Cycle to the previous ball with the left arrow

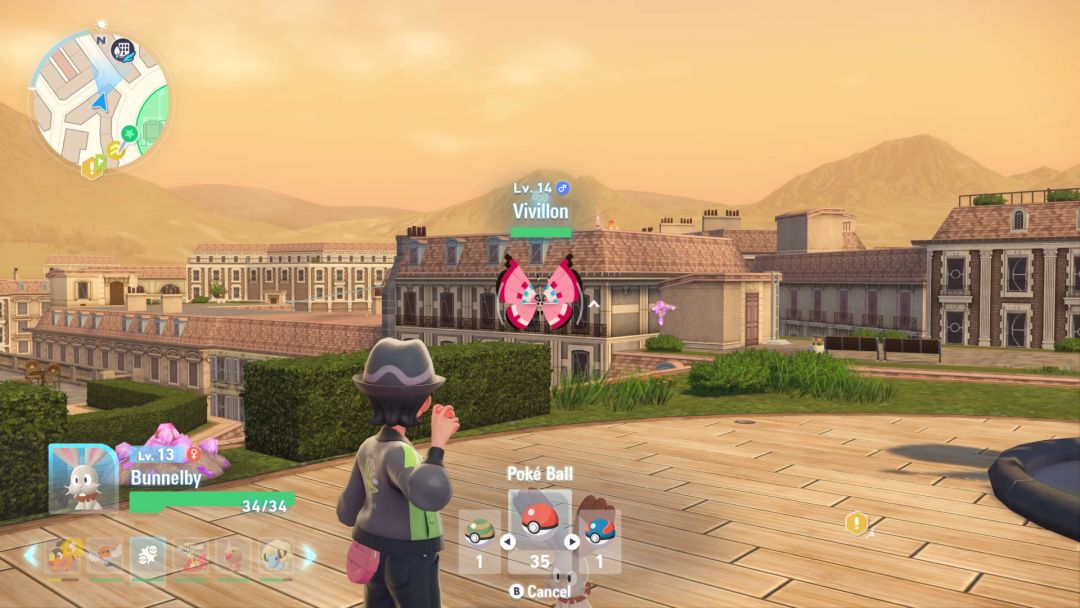click(x=506, y=542)
